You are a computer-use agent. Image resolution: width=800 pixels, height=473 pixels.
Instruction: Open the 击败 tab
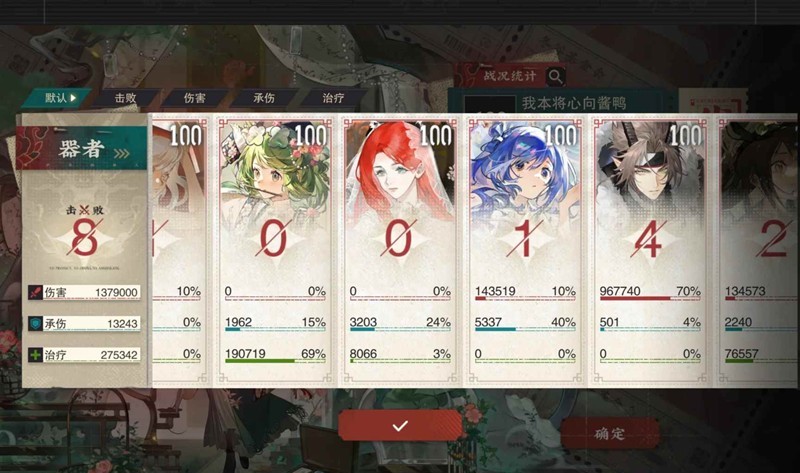point(125,98)
